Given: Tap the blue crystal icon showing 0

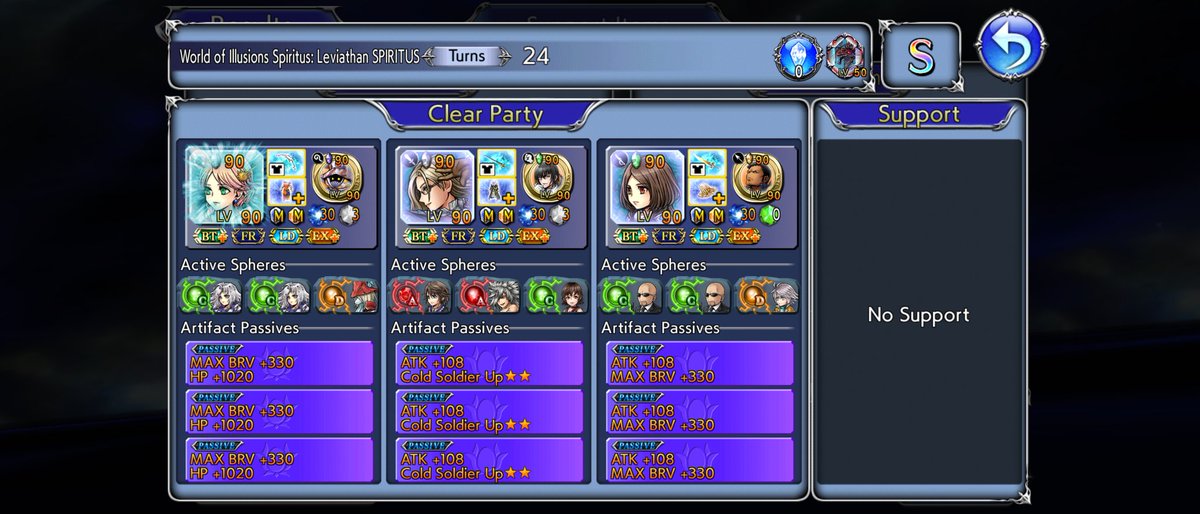Looking at the screenshot, I should pyautogui.click(x=796, y=57).
